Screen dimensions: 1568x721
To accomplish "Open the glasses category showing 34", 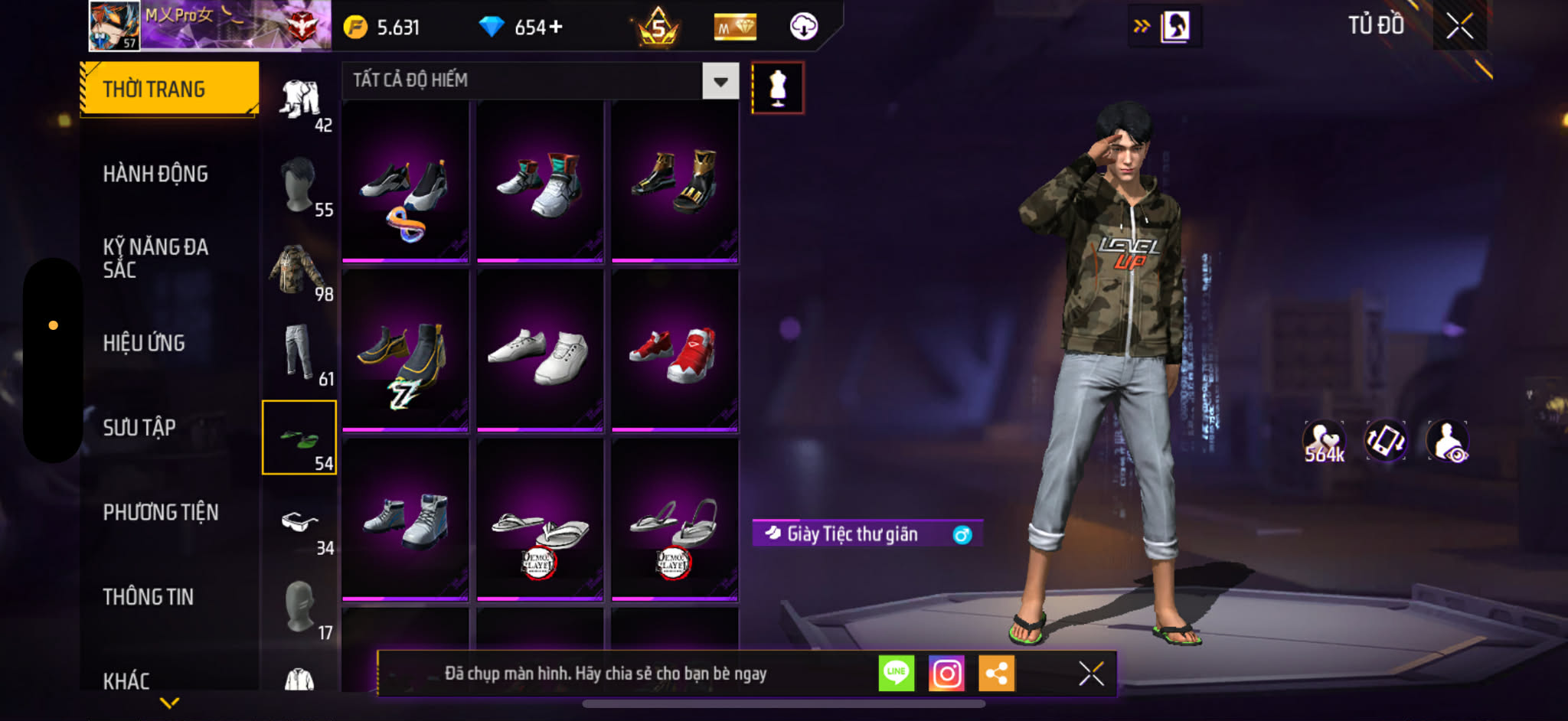I will [x=299, y=524].
